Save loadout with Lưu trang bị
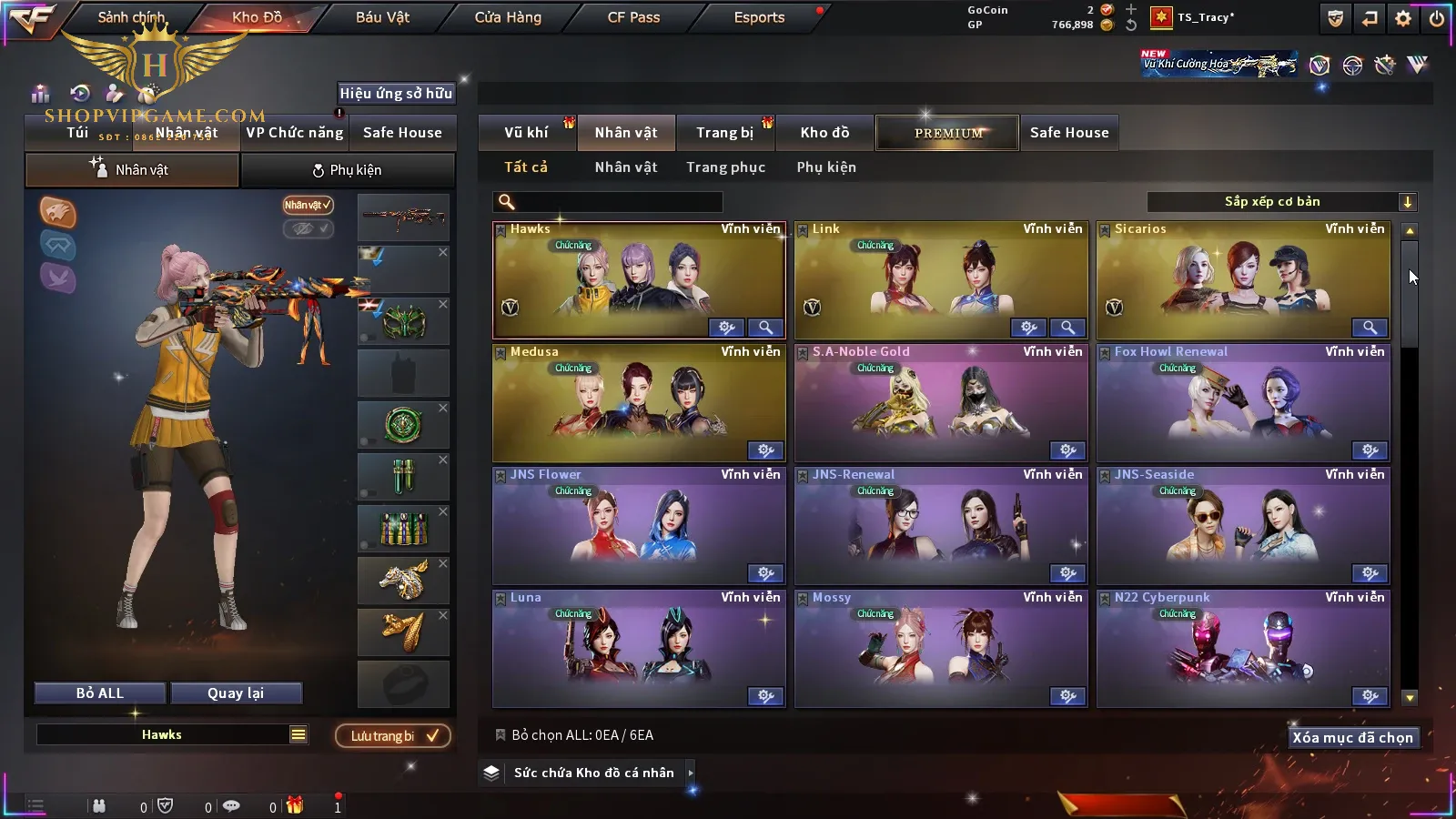This screenshot has width=1456, height=819. point(393,736)
